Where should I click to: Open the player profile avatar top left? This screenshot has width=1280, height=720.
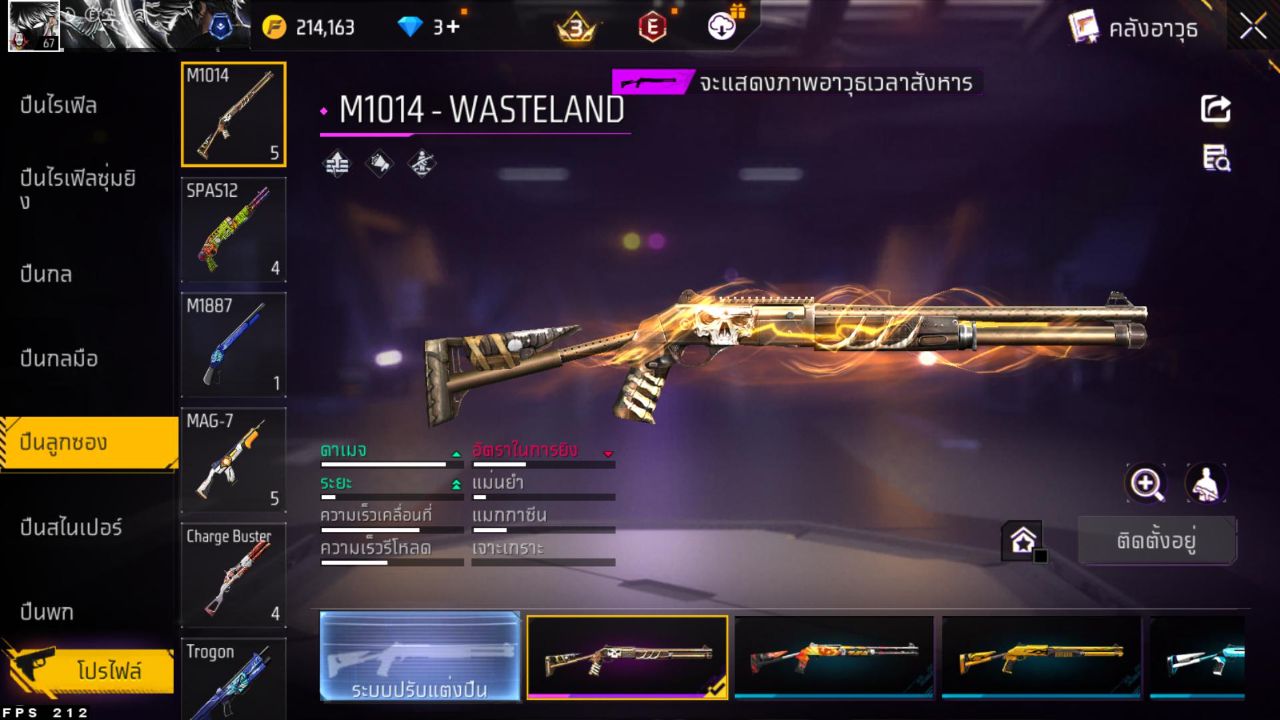pos(35,26)
